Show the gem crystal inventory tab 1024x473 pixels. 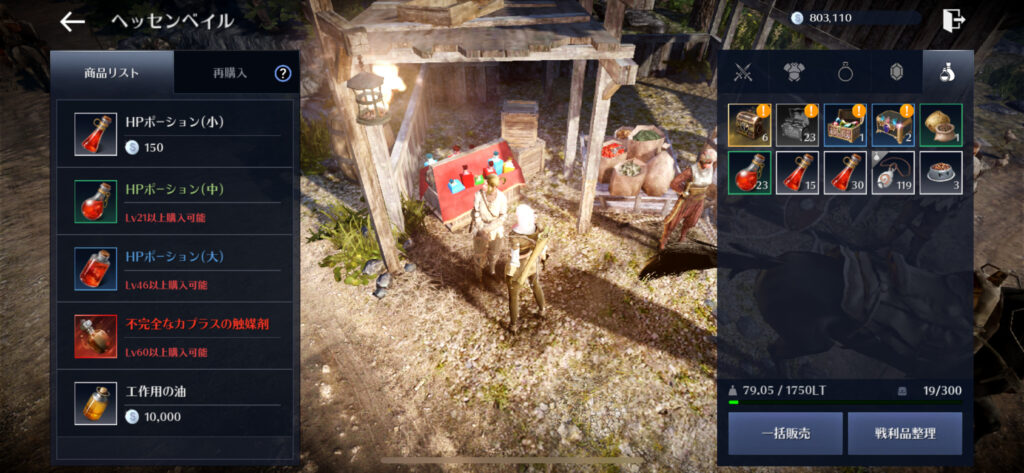pyautogui.click(x=895, y=73)
